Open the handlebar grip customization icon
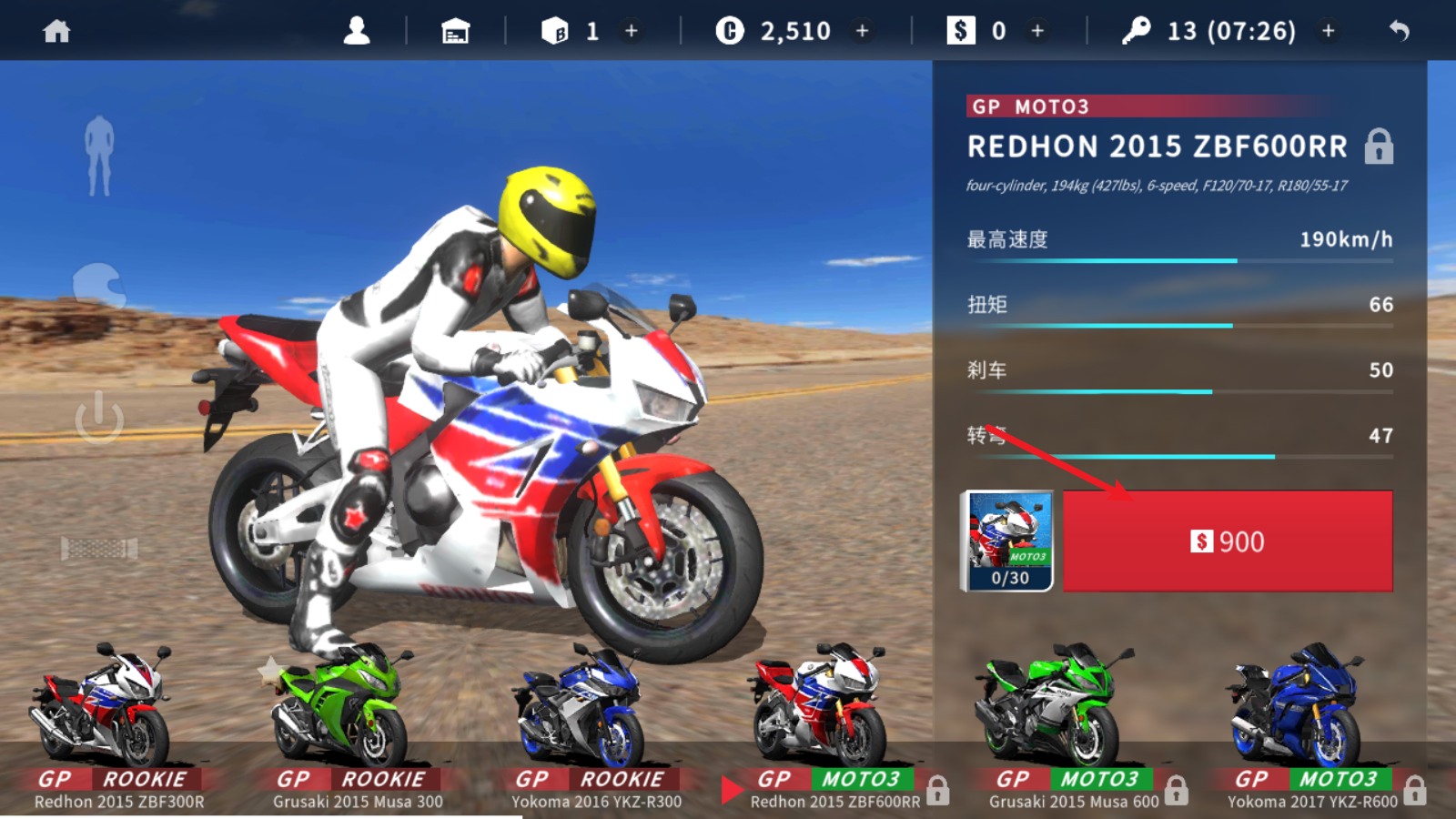Image resolution: width=1456 pixels, height=819 pixels. (99, 548)
